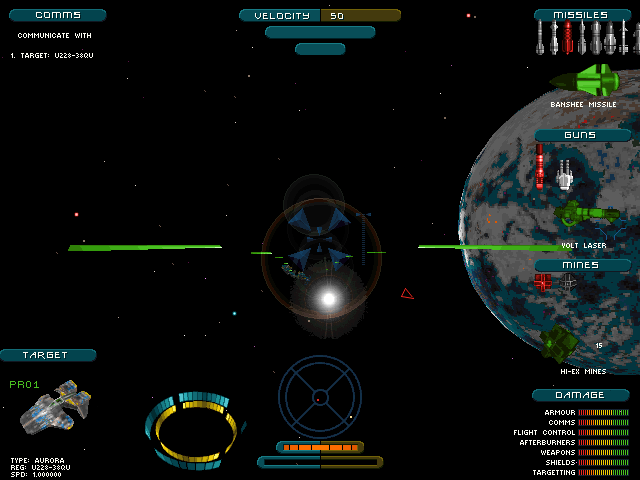Select the Volt Laser gun
The width and height of the screenshot is (640, 480).
click(x=586, y=213)
